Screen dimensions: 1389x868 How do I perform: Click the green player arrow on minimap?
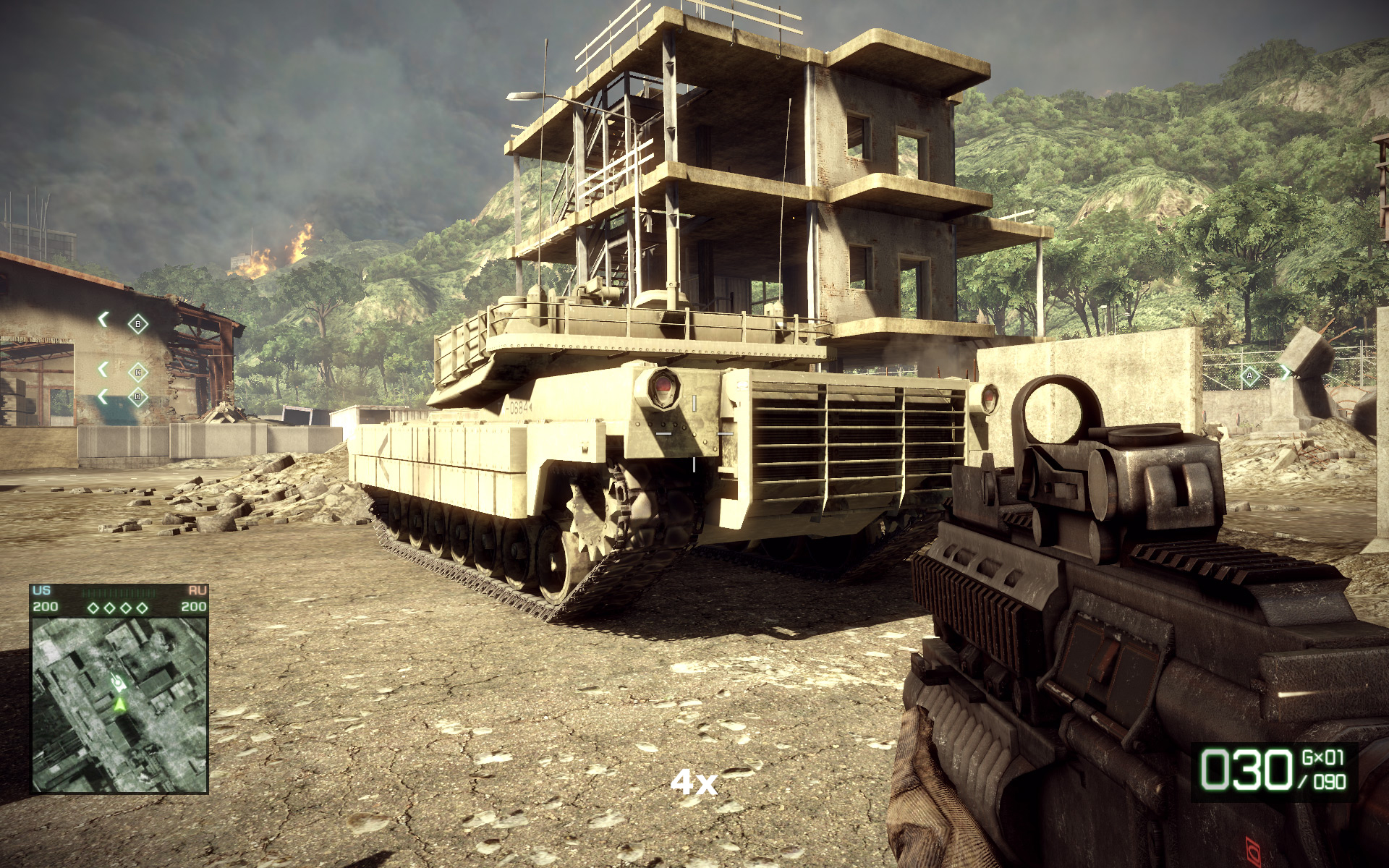point(119,702)
